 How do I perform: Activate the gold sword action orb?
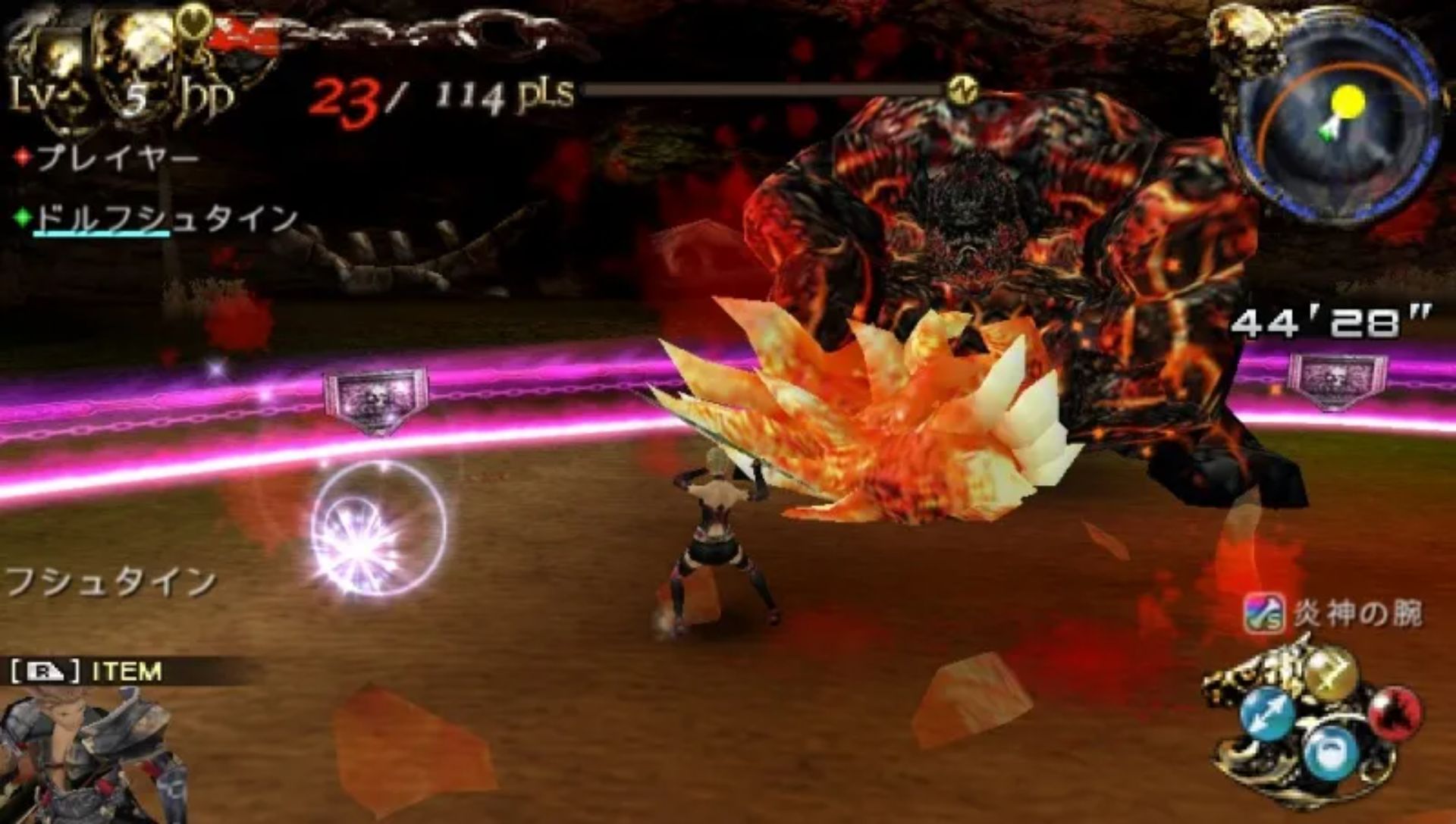point(1328,672)
